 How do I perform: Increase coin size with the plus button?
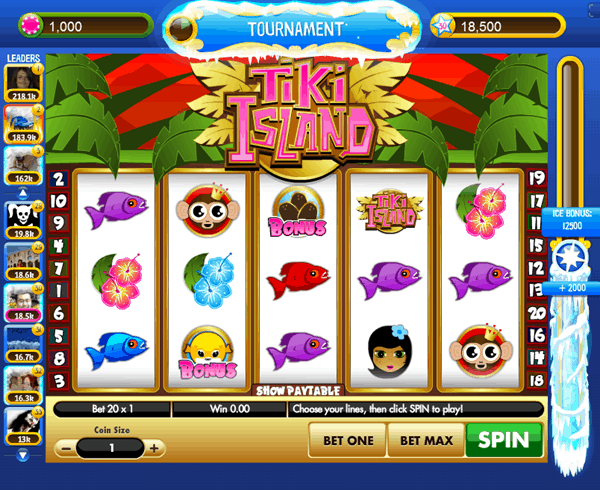click(x=153, y=449)
